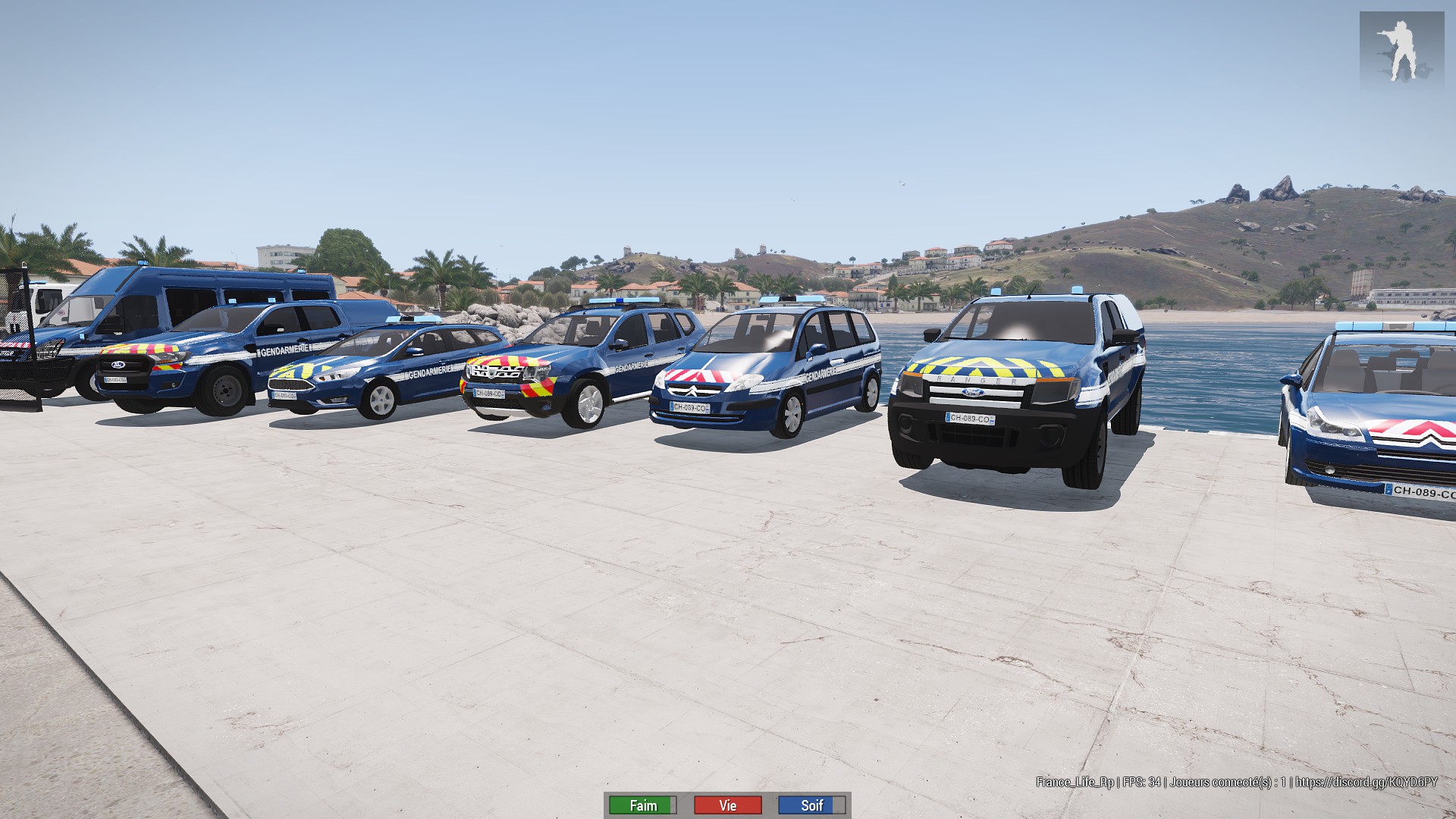
Task: Open the discord.gg invite link
Action: [x=1366, y=782]
